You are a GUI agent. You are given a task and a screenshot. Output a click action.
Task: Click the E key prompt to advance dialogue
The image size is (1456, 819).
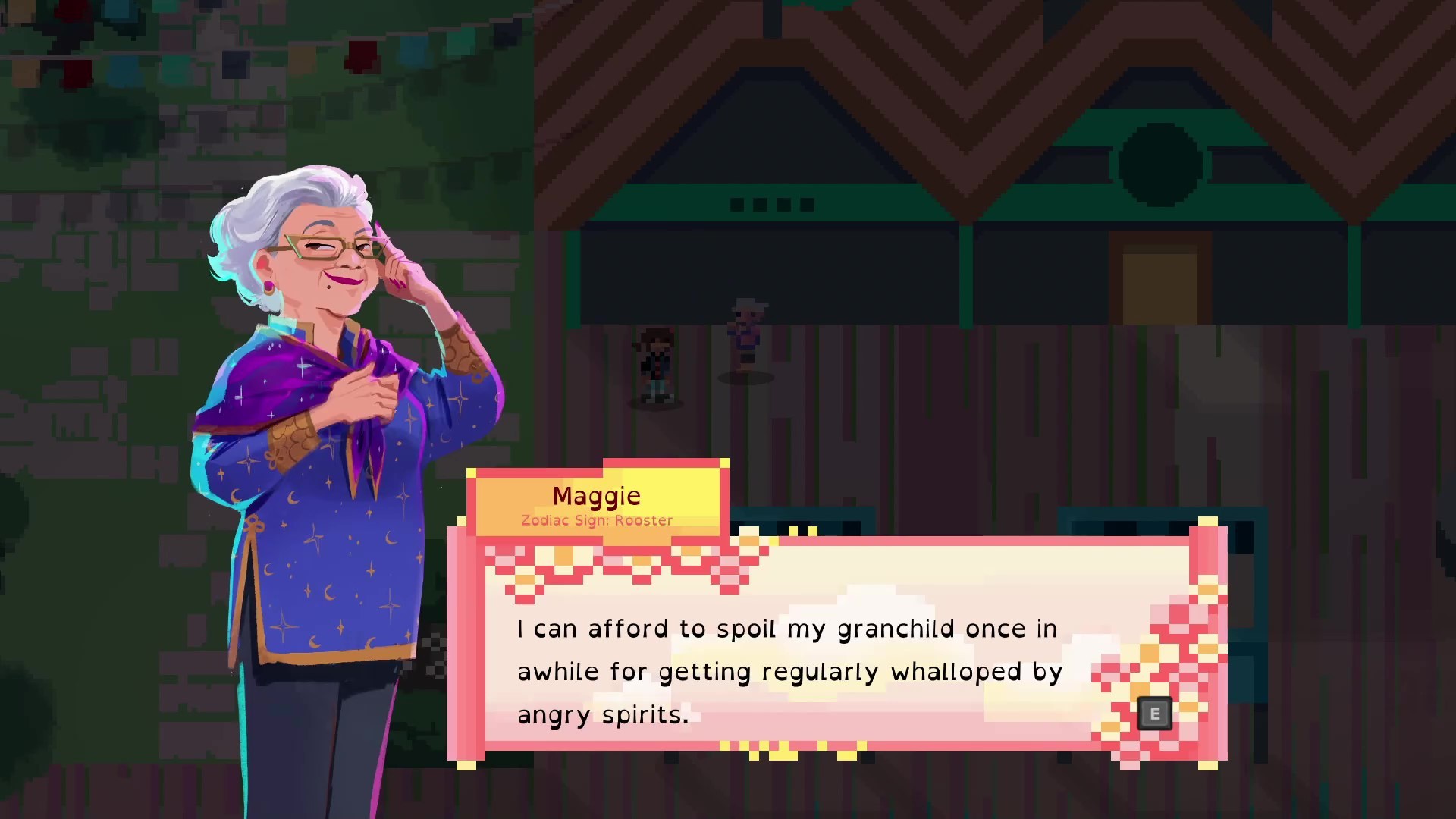[x=1155, y=714]
